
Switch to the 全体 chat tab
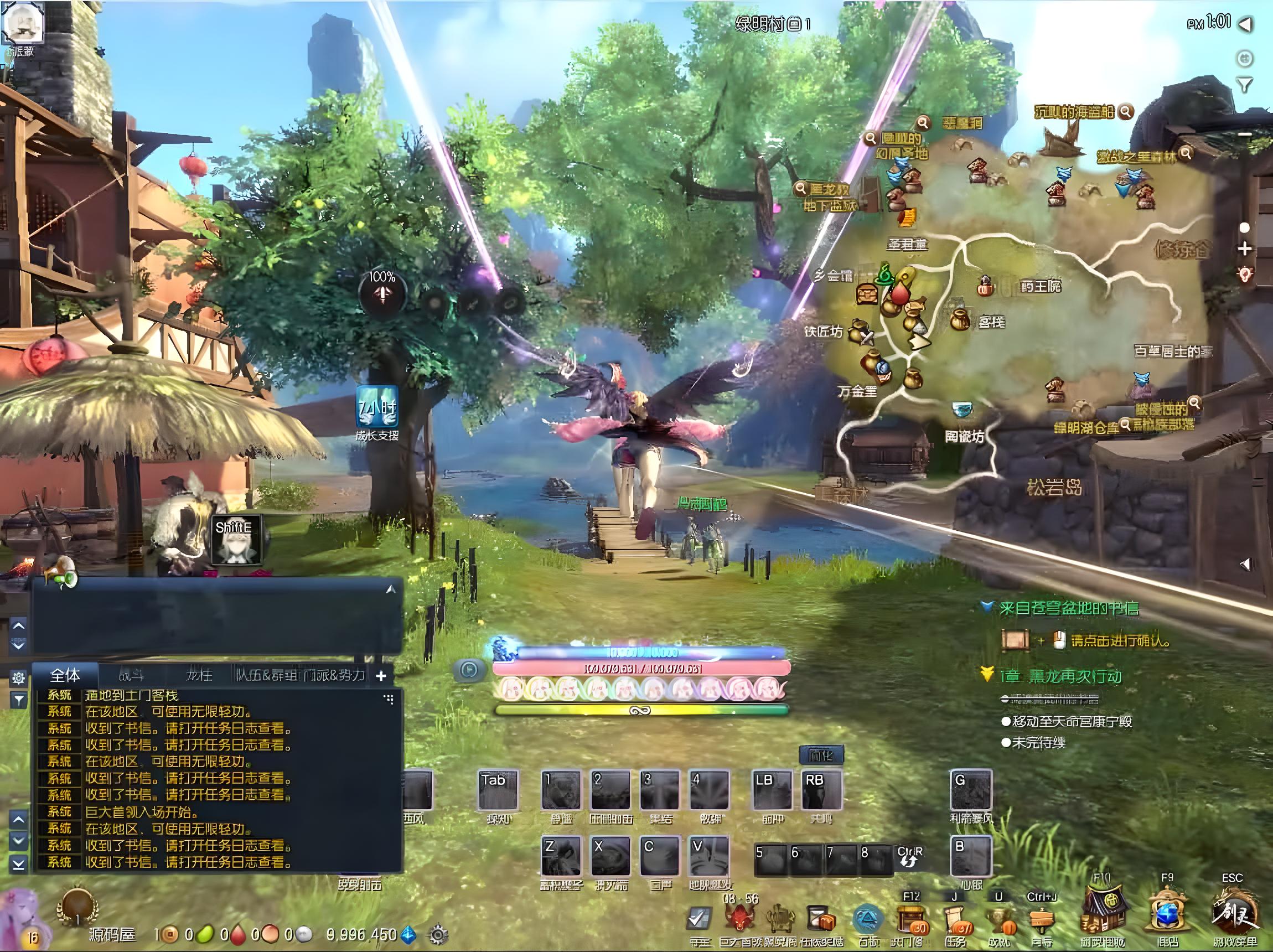[65, 675]
